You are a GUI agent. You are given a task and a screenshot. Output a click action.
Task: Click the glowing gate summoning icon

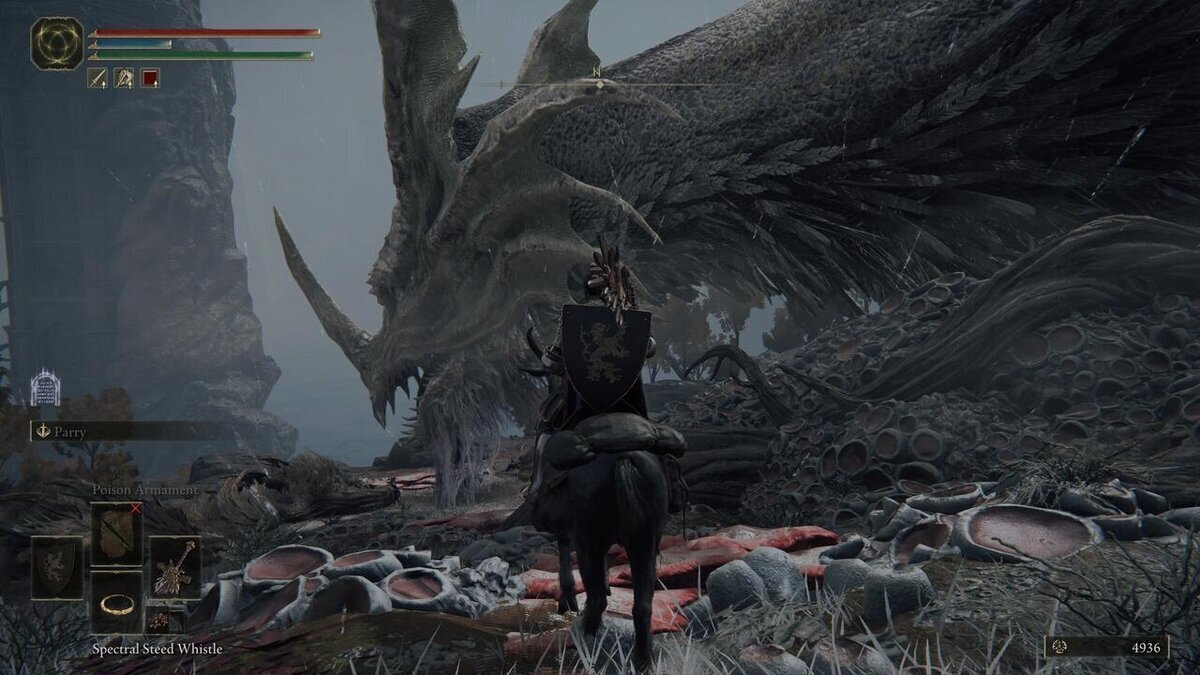(45, 388)
